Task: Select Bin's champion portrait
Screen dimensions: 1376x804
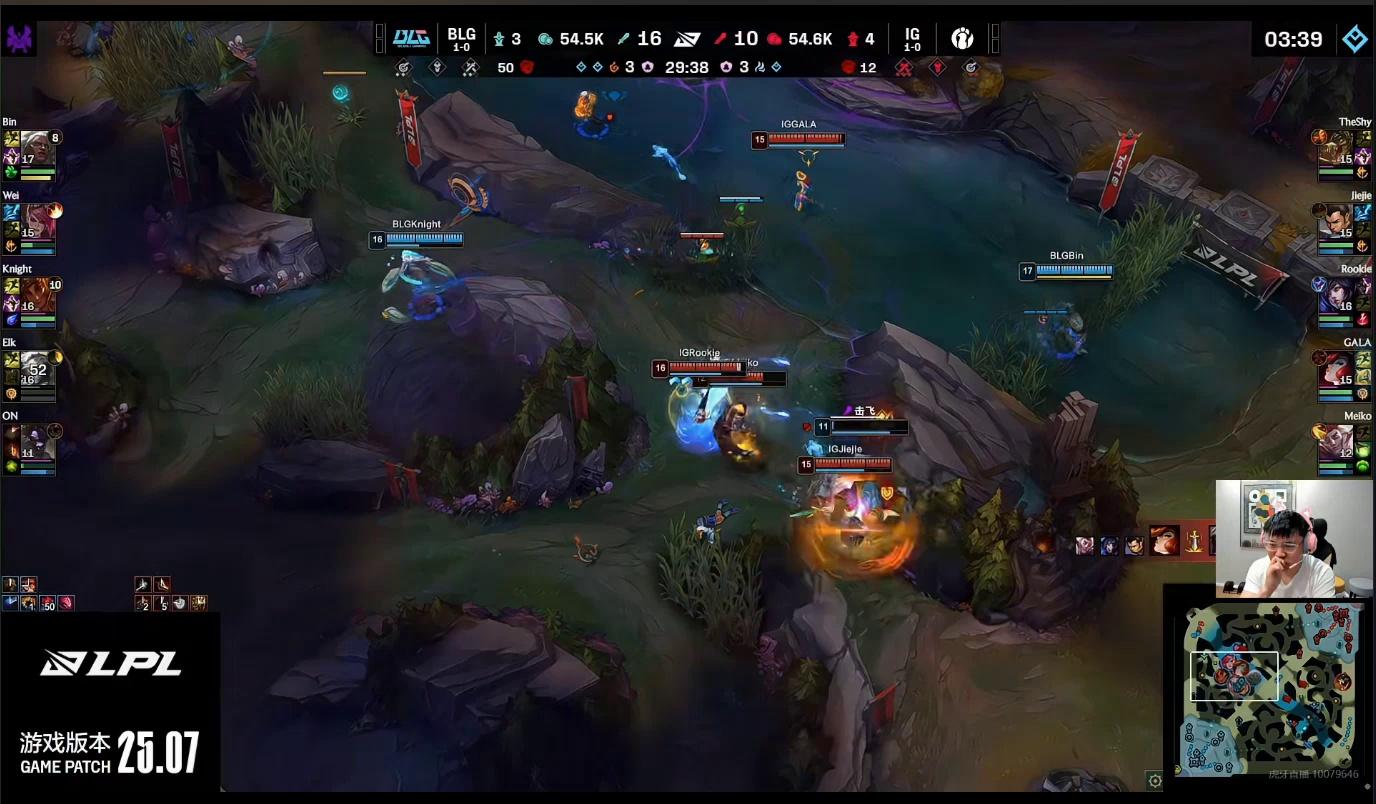Action: click(37, 147)
